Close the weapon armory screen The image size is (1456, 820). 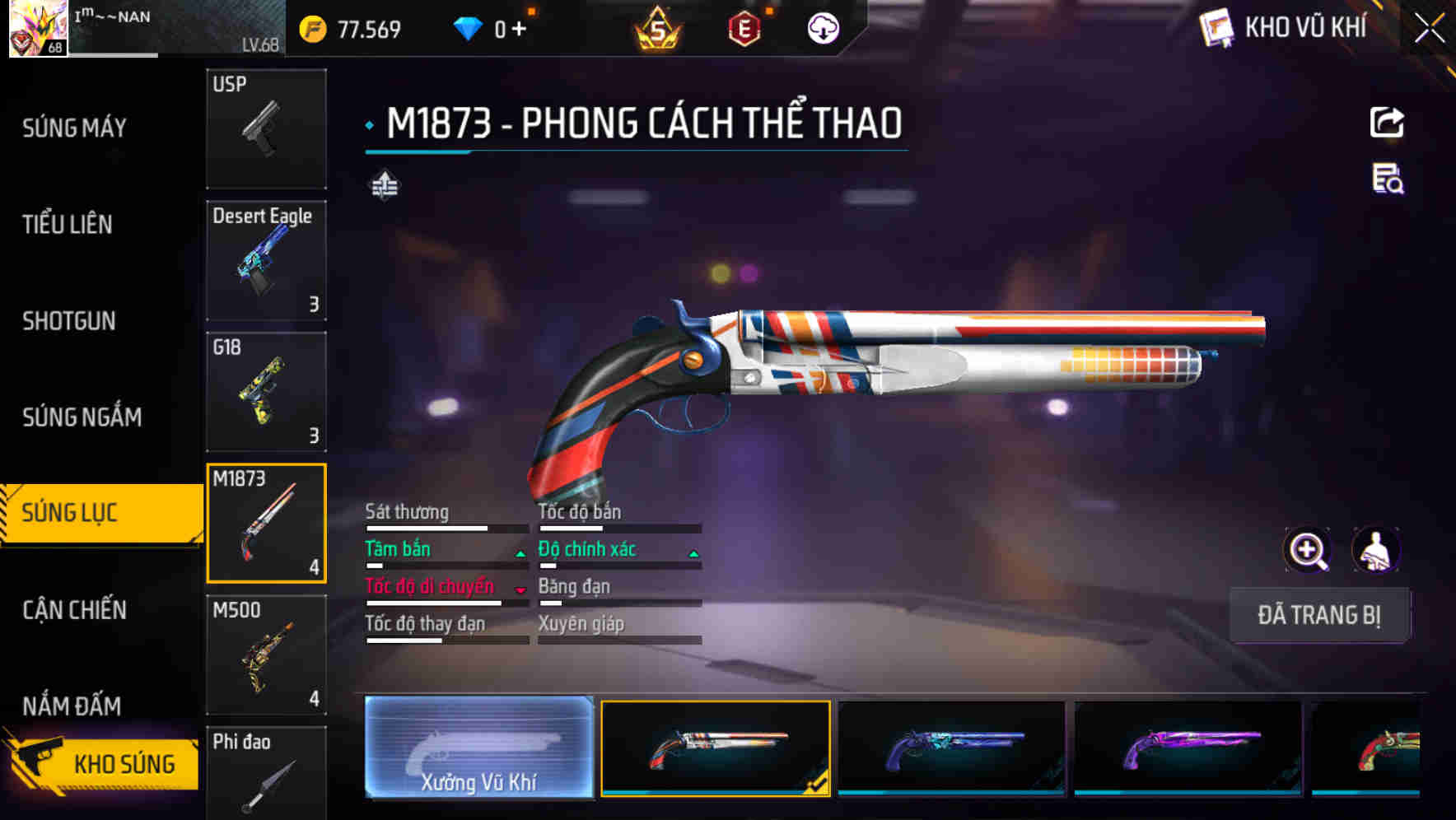point(1430,29)
